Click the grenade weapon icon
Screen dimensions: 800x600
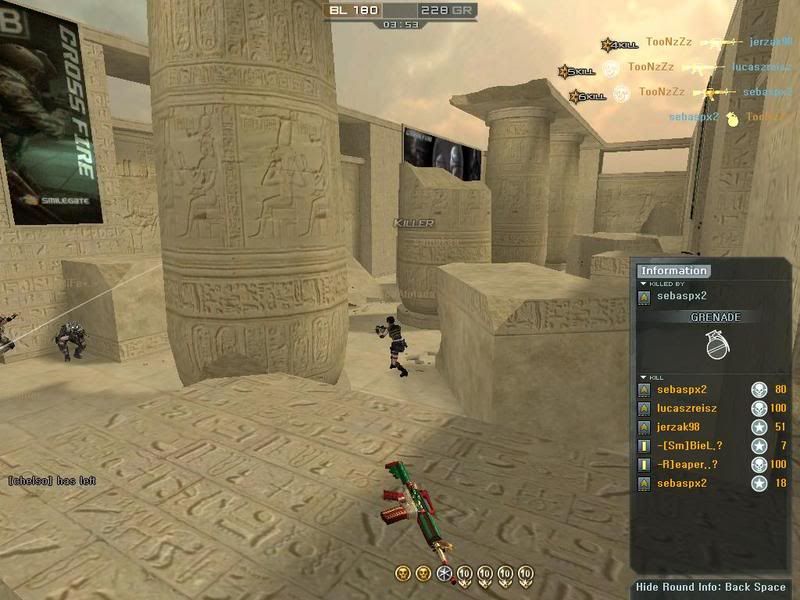[x=714, y=345]
